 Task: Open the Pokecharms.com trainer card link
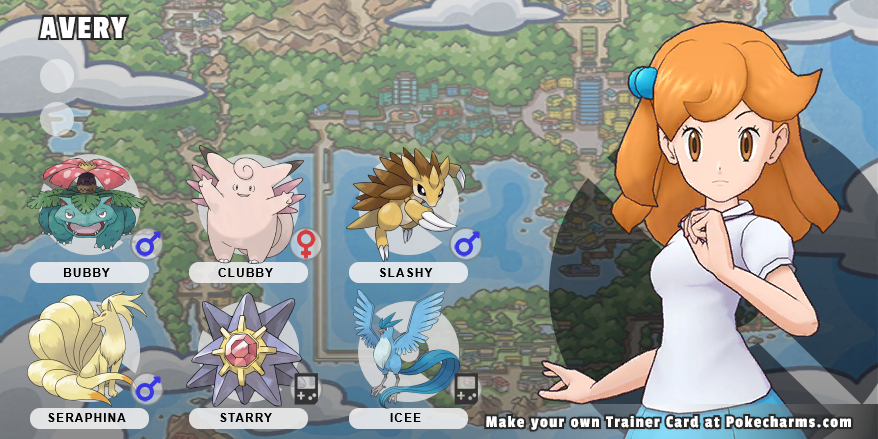point(668,422)
